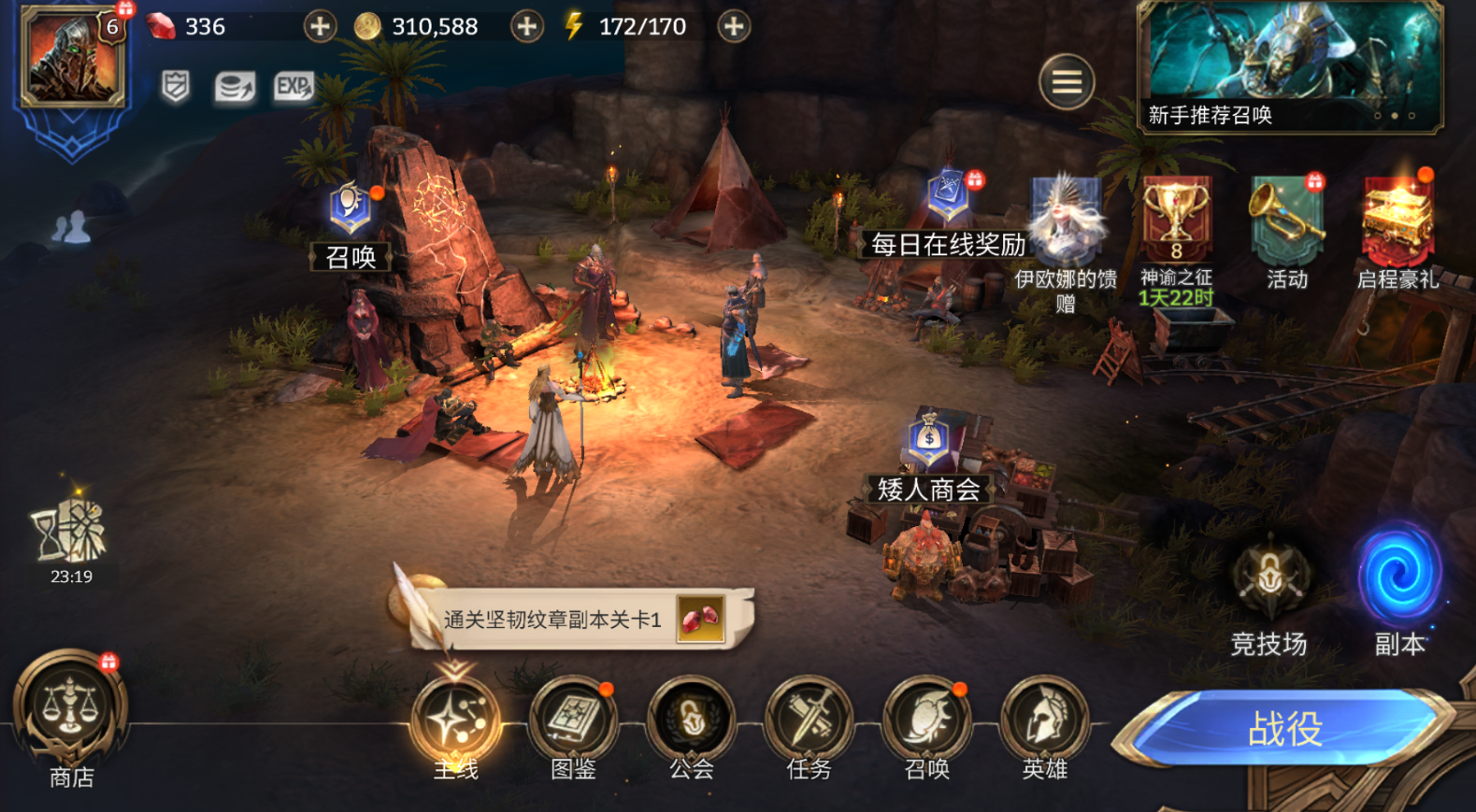Open the 公会 guild menu
Viewport: 1476px width, 812px height.
[691, 721]
